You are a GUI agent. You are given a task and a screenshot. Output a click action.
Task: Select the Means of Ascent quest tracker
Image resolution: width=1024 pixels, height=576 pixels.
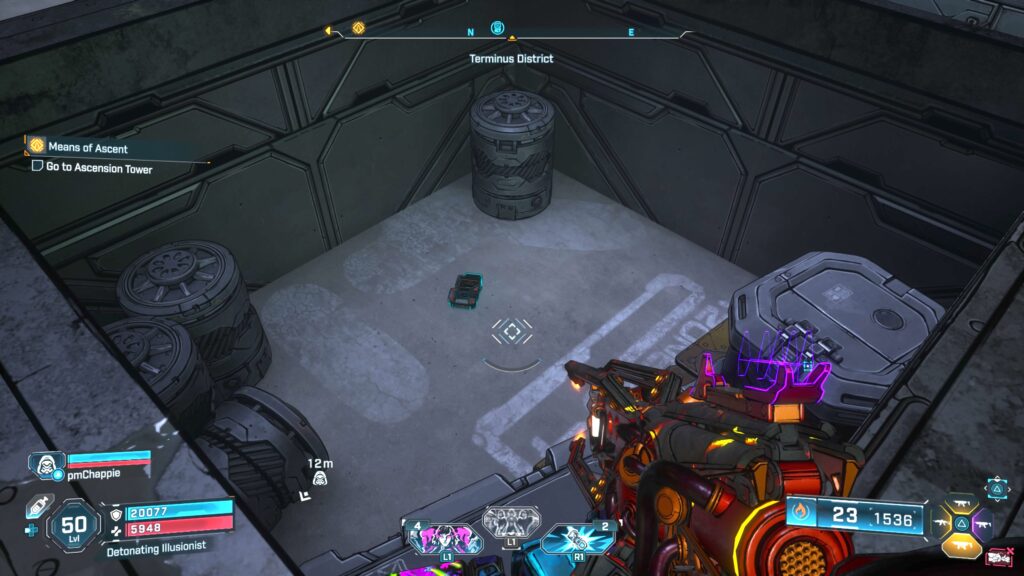(x=88, y=148)
